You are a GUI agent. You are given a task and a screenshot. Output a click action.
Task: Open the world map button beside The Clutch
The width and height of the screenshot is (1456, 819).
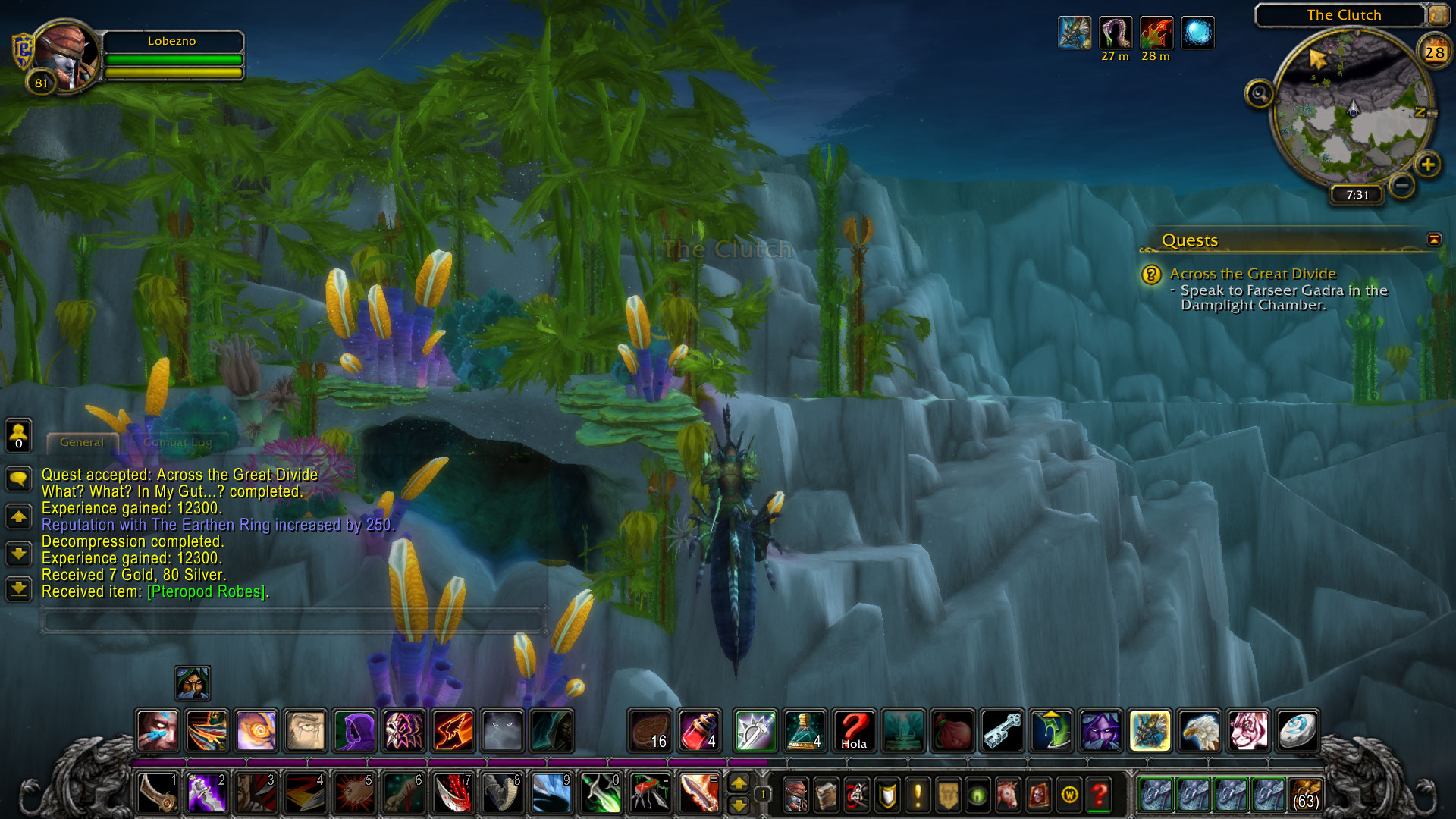(1438, 14)
